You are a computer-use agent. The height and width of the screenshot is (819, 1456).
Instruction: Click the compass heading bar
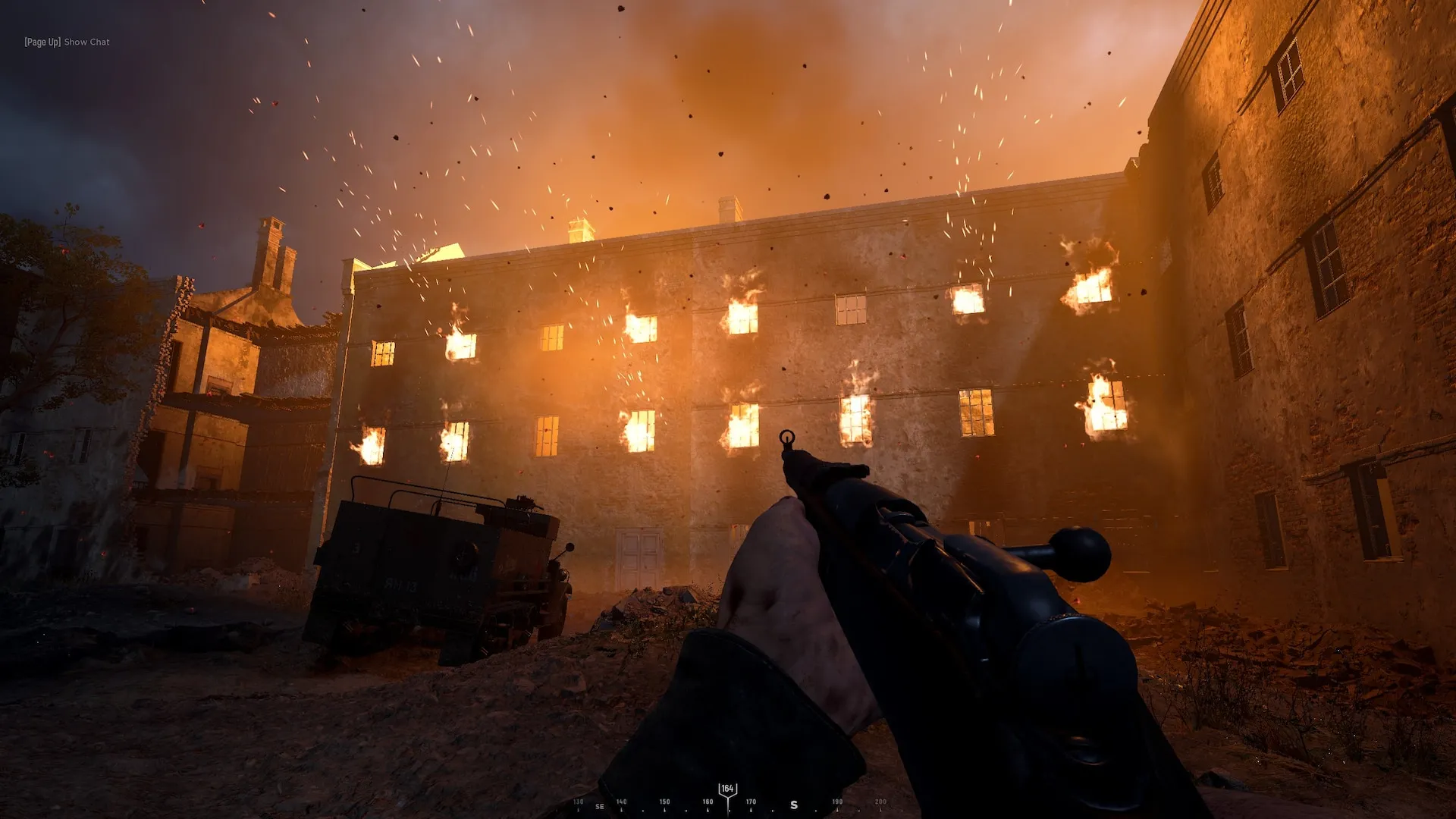[728, 802]
